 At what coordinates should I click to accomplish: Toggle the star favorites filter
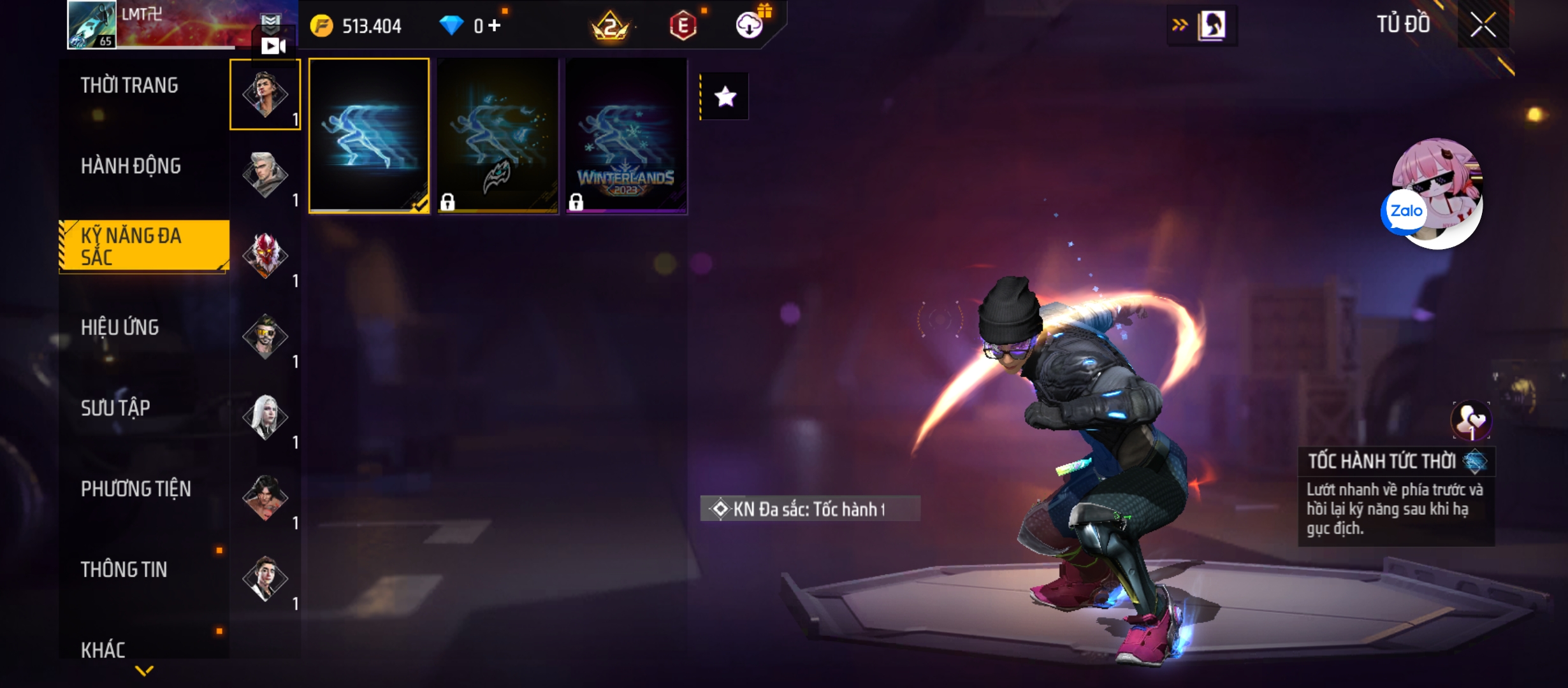pos(725,97)
